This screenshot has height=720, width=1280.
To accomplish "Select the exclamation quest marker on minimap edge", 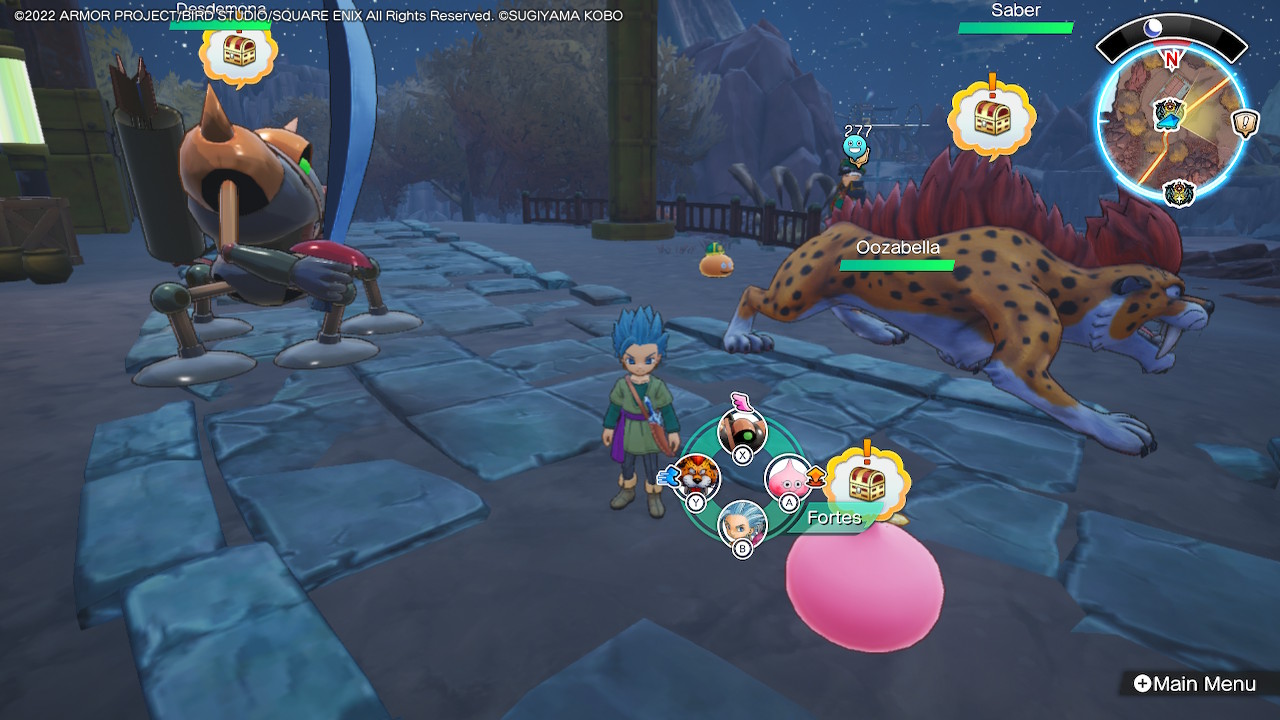I will point(1246,122).
